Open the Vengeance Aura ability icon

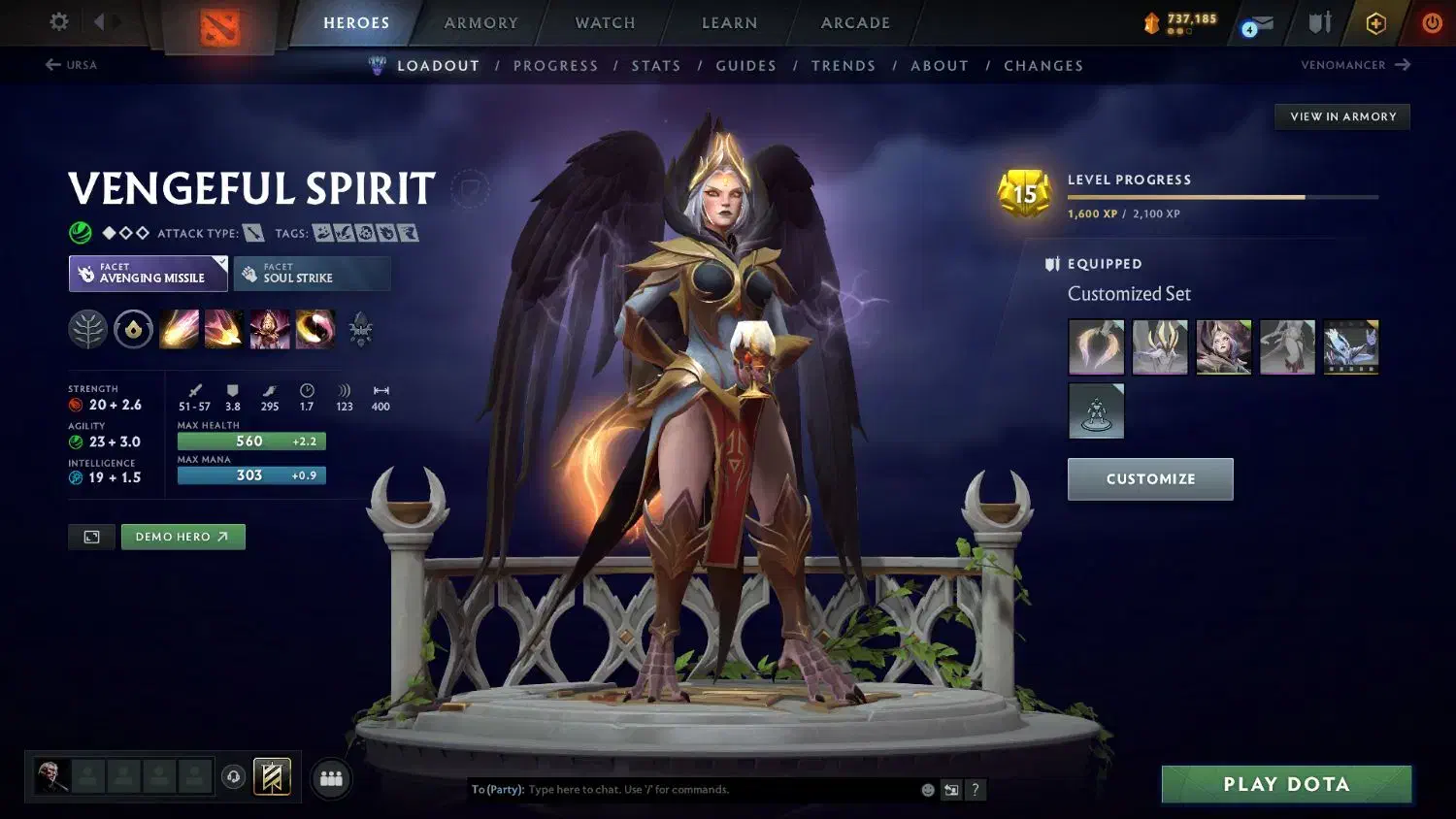click(x=269, y=329)
